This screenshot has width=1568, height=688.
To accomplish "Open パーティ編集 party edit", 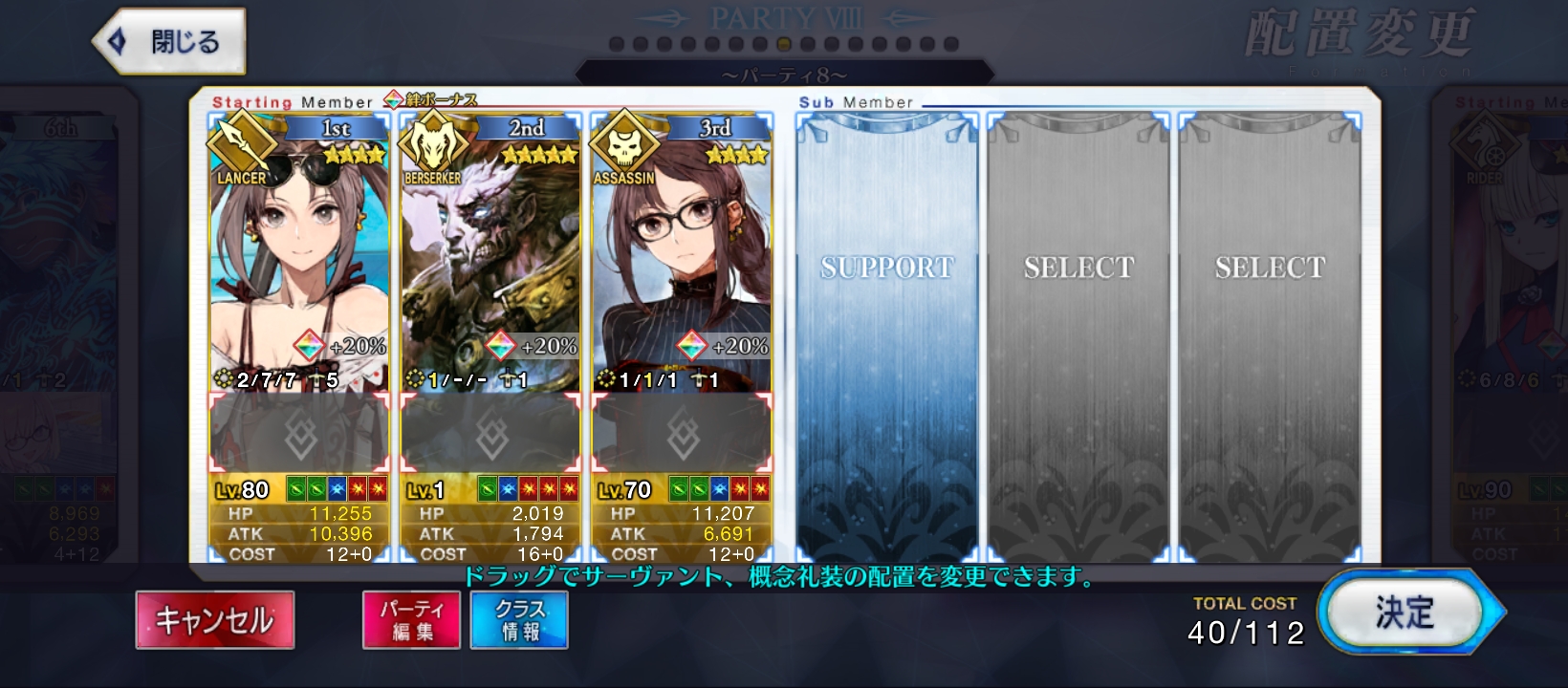I will point(412,620).
